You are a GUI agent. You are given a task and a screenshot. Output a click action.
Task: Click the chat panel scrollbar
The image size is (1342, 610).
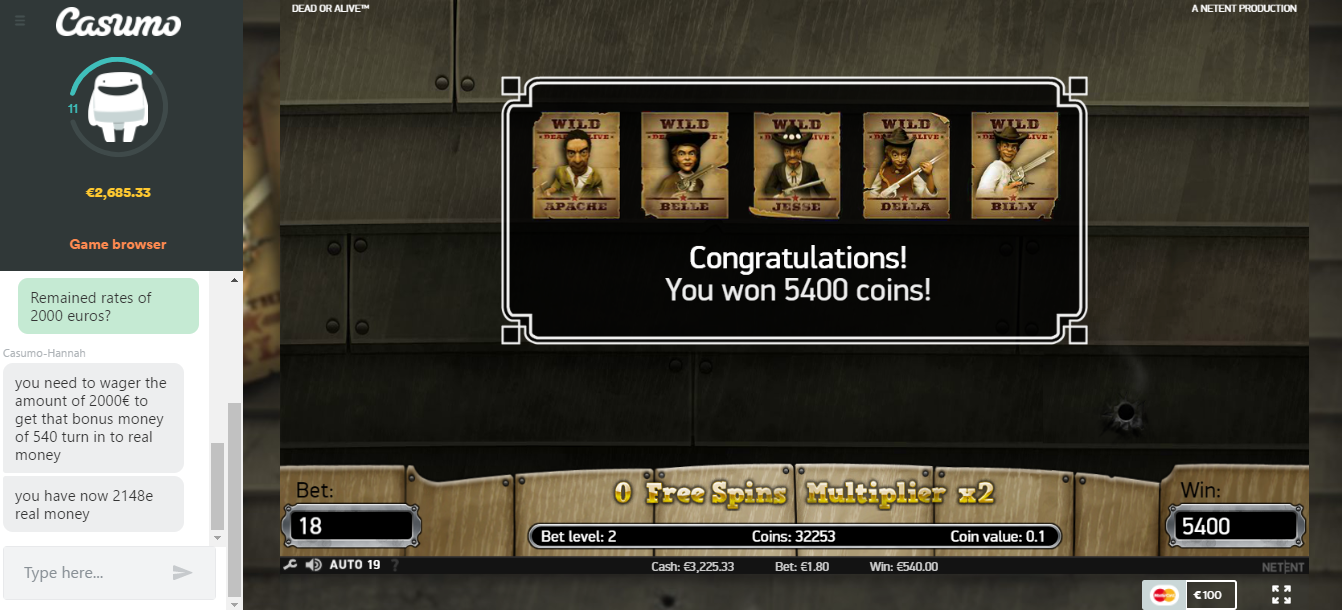point(234,470)
